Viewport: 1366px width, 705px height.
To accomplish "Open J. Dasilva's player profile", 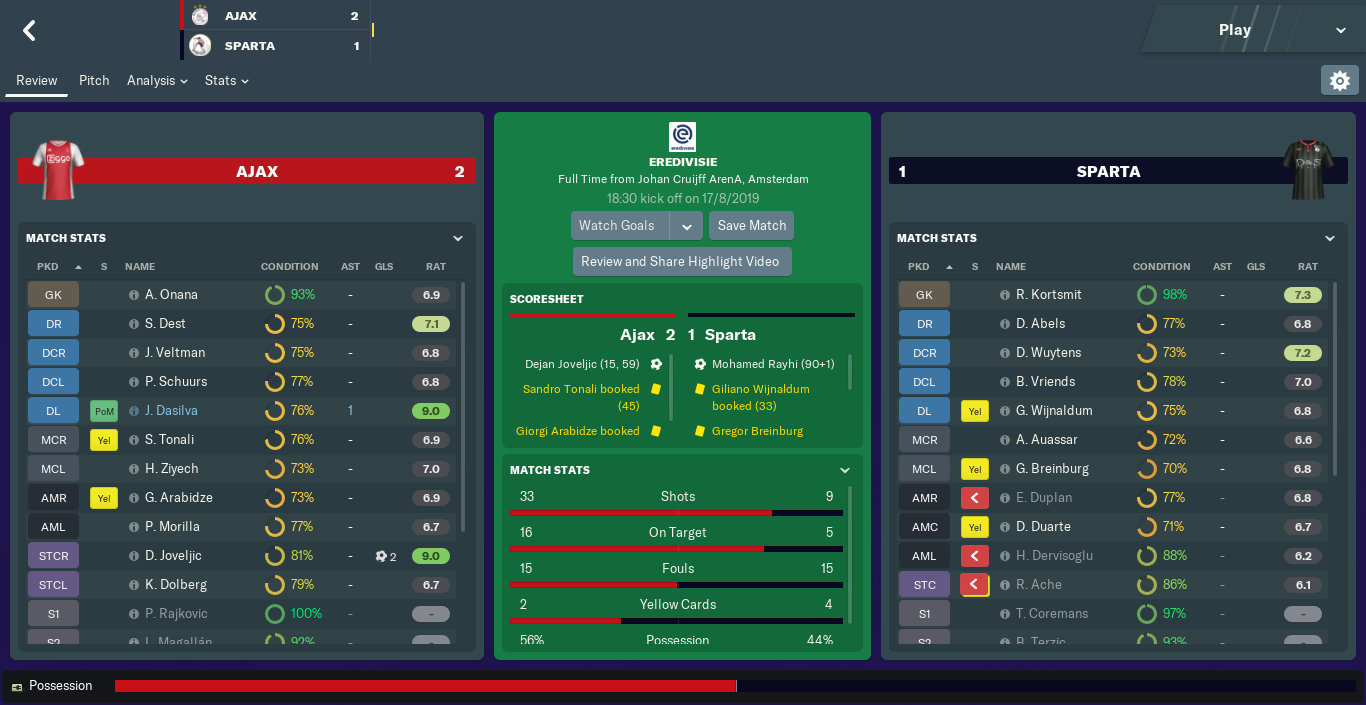I will (171, 410).
